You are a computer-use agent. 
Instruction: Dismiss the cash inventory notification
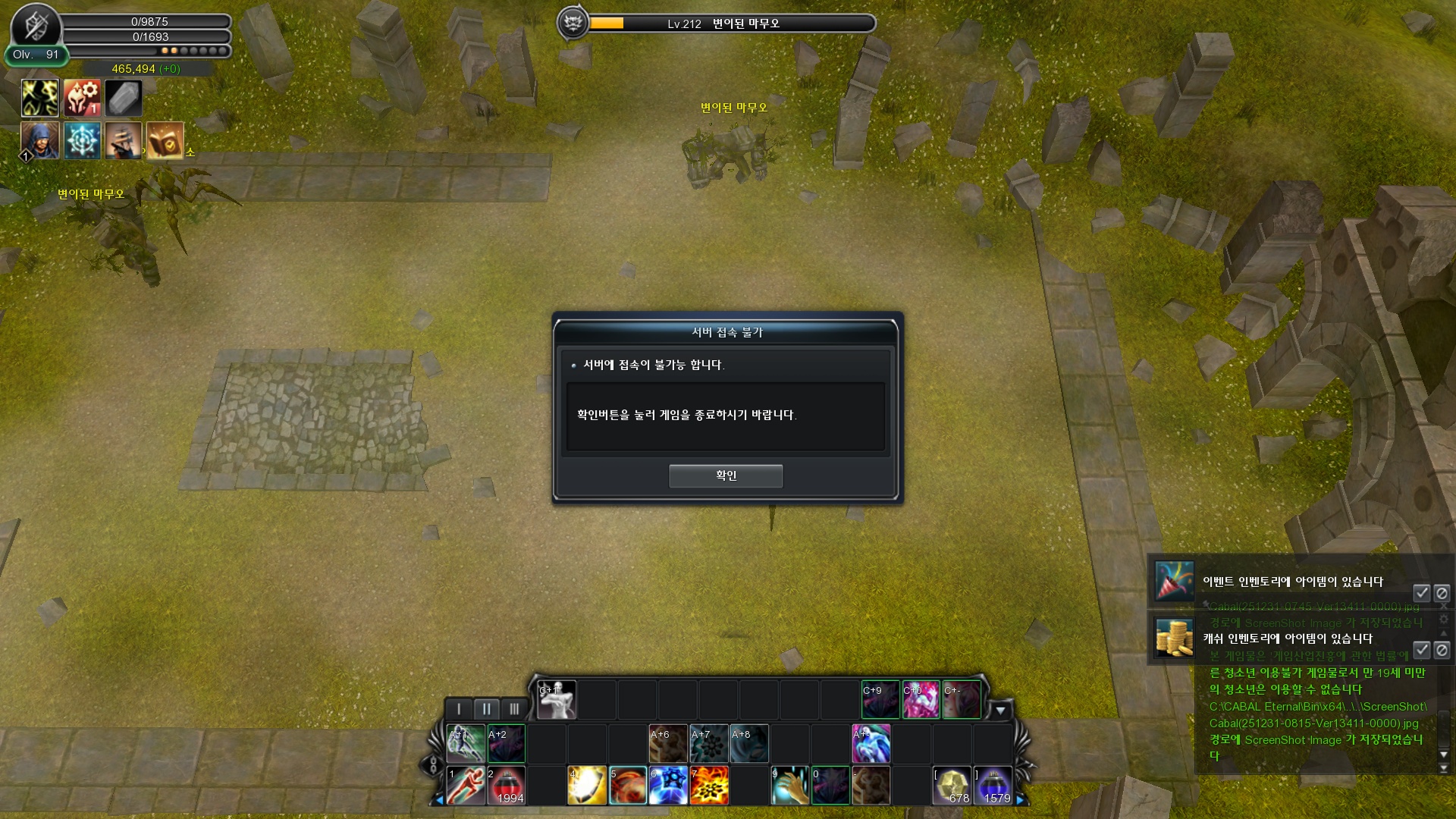coord(1442,650)
